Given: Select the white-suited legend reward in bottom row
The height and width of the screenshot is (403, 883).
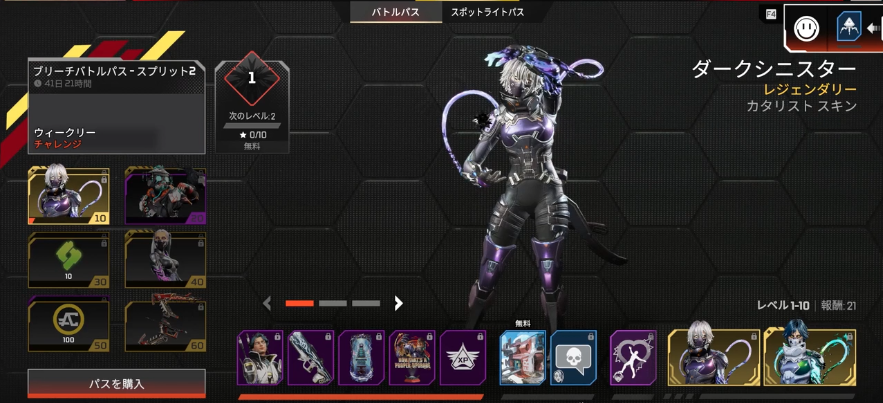Looking at the screenshot, I should point(260,357).
